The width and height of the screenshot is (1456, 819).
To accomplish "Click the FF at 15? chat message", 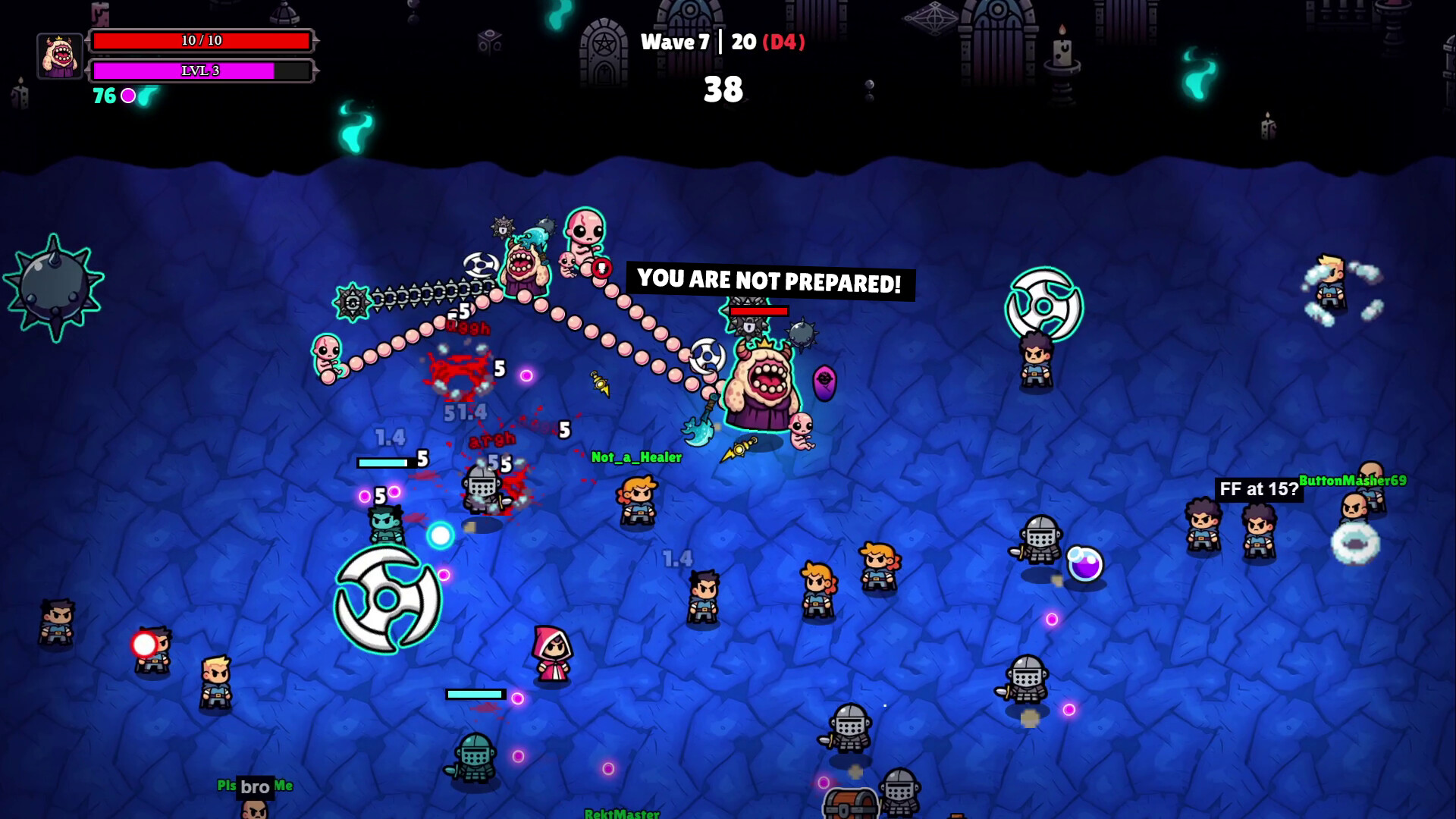I will [x=1258, y=489].
